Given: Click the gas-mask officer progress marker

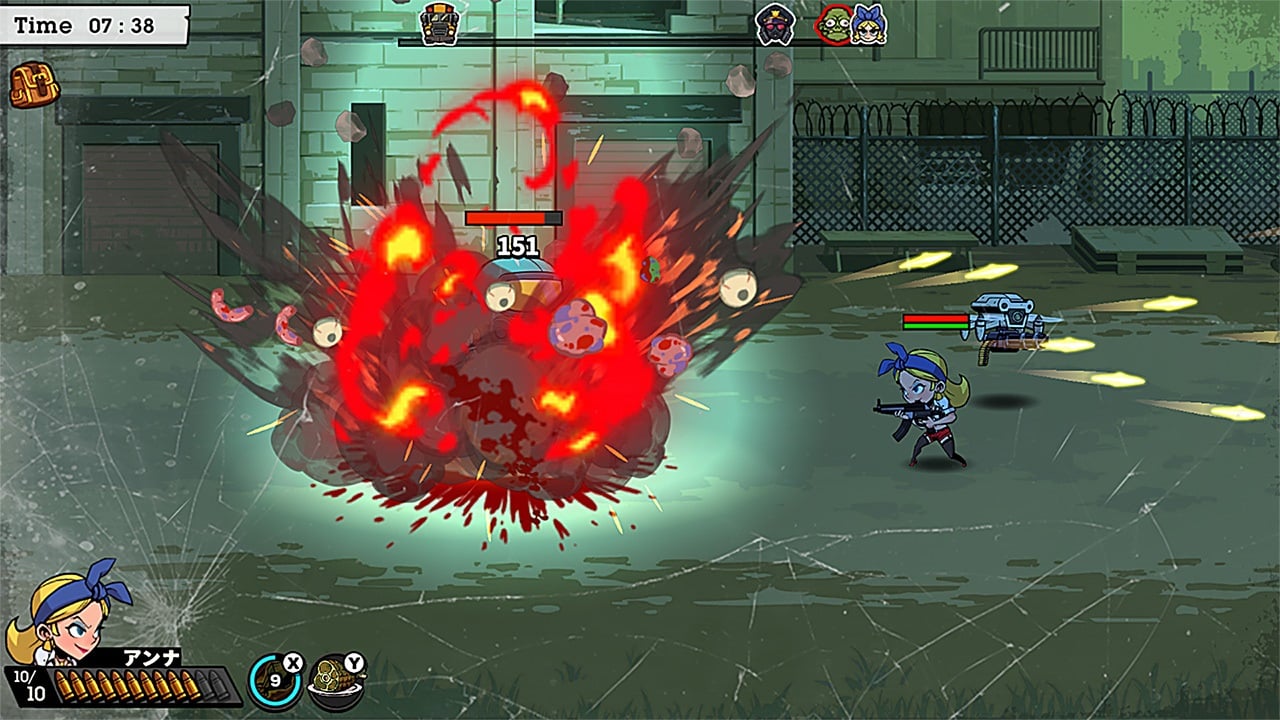Looking at the screenshot, I should pyautogui.click(x=774, y=24).
